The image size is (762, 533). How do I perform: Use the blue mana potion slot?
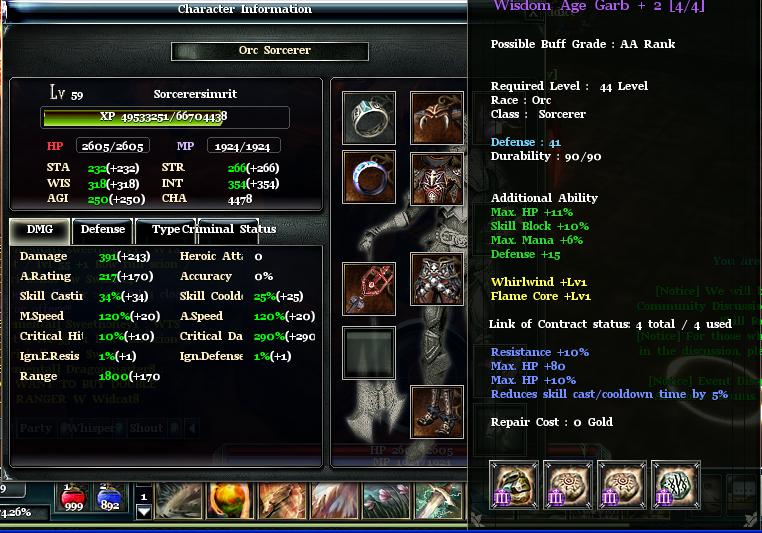[x=110, y=497]
